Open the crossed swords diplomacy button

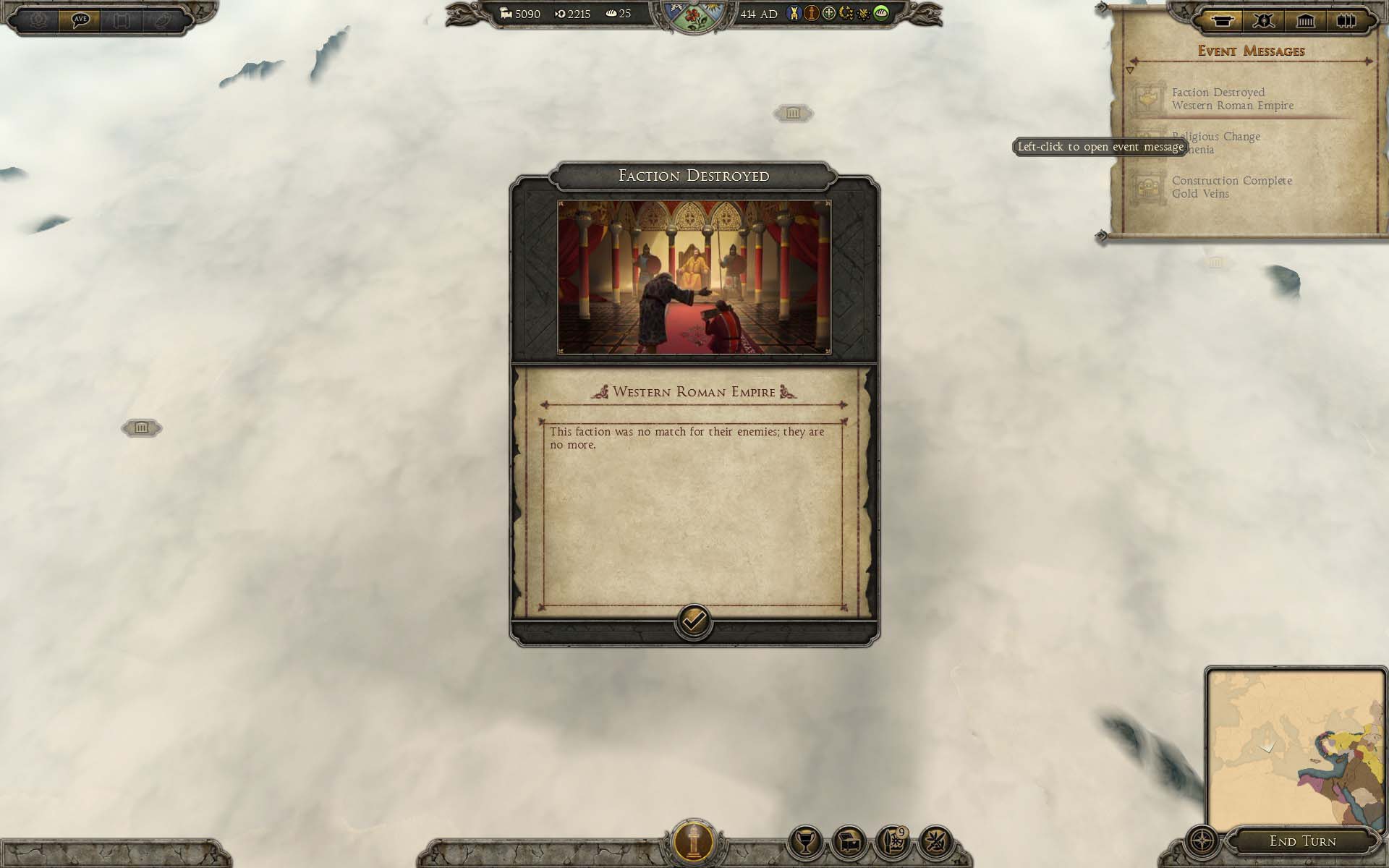coord(935,842)
